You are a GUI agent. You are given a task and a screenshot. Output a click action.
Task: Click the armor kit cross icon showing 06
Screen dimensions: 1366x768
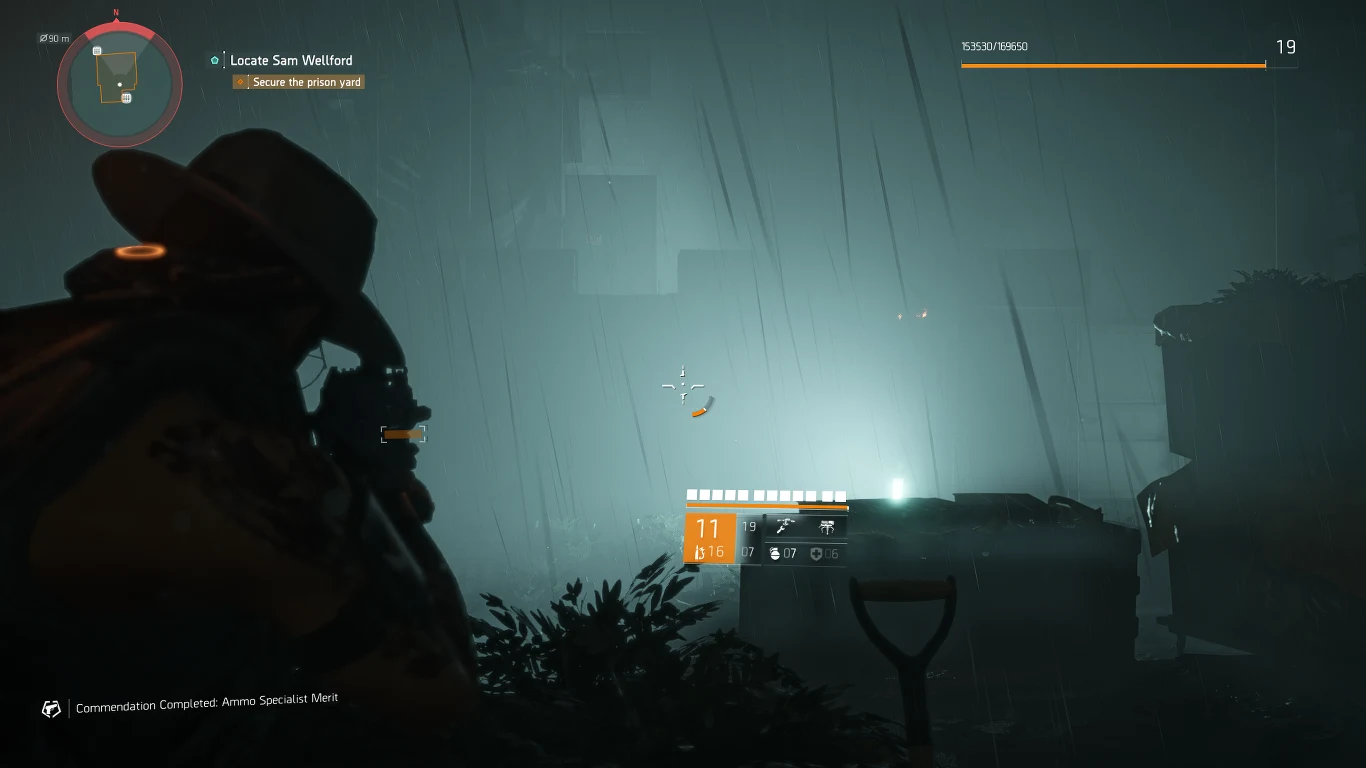815,553
